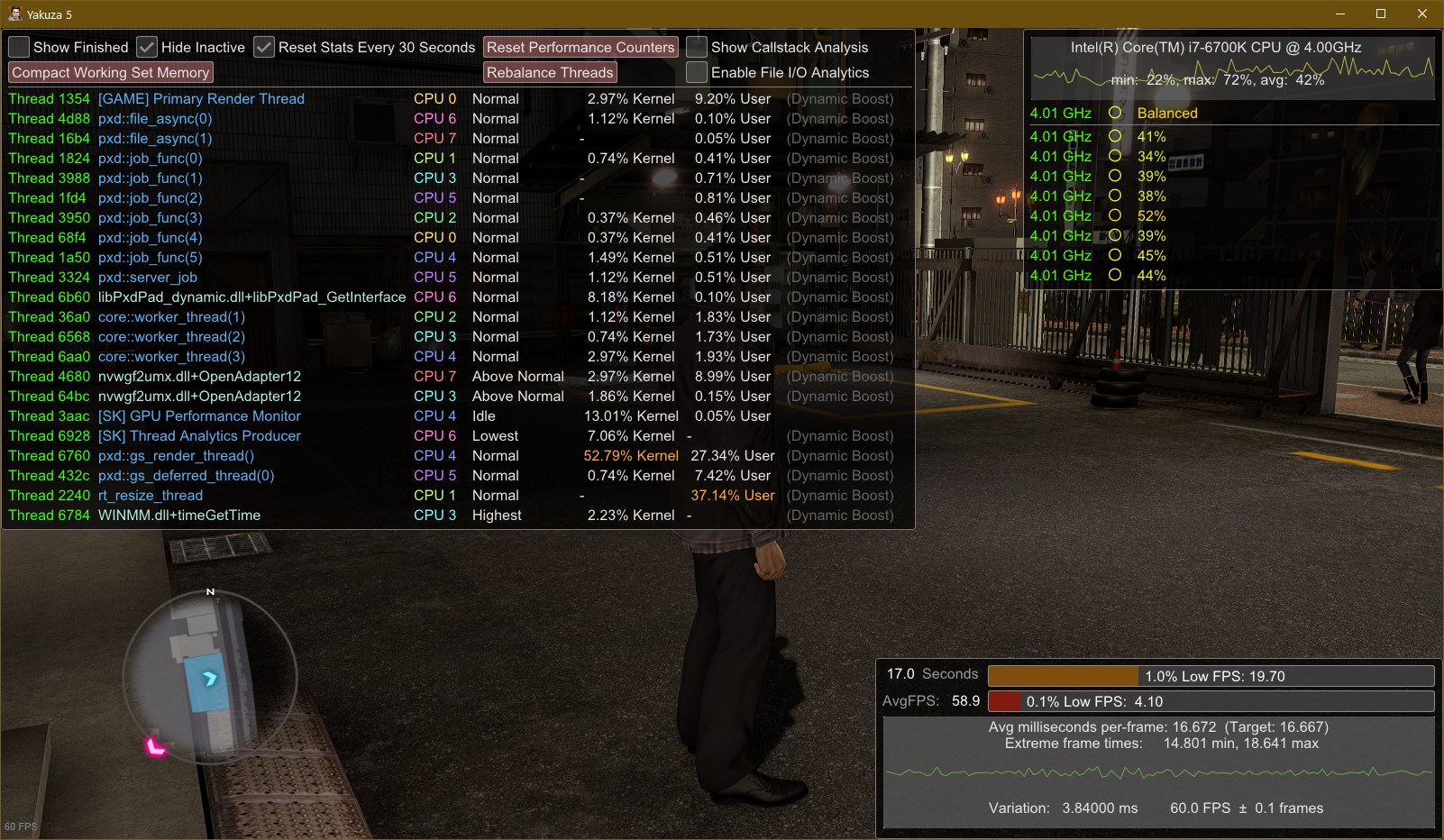This screenshot has height=840, width=1444.
Task: Click Reset Performance Counters button
Action: click(580, 47)
